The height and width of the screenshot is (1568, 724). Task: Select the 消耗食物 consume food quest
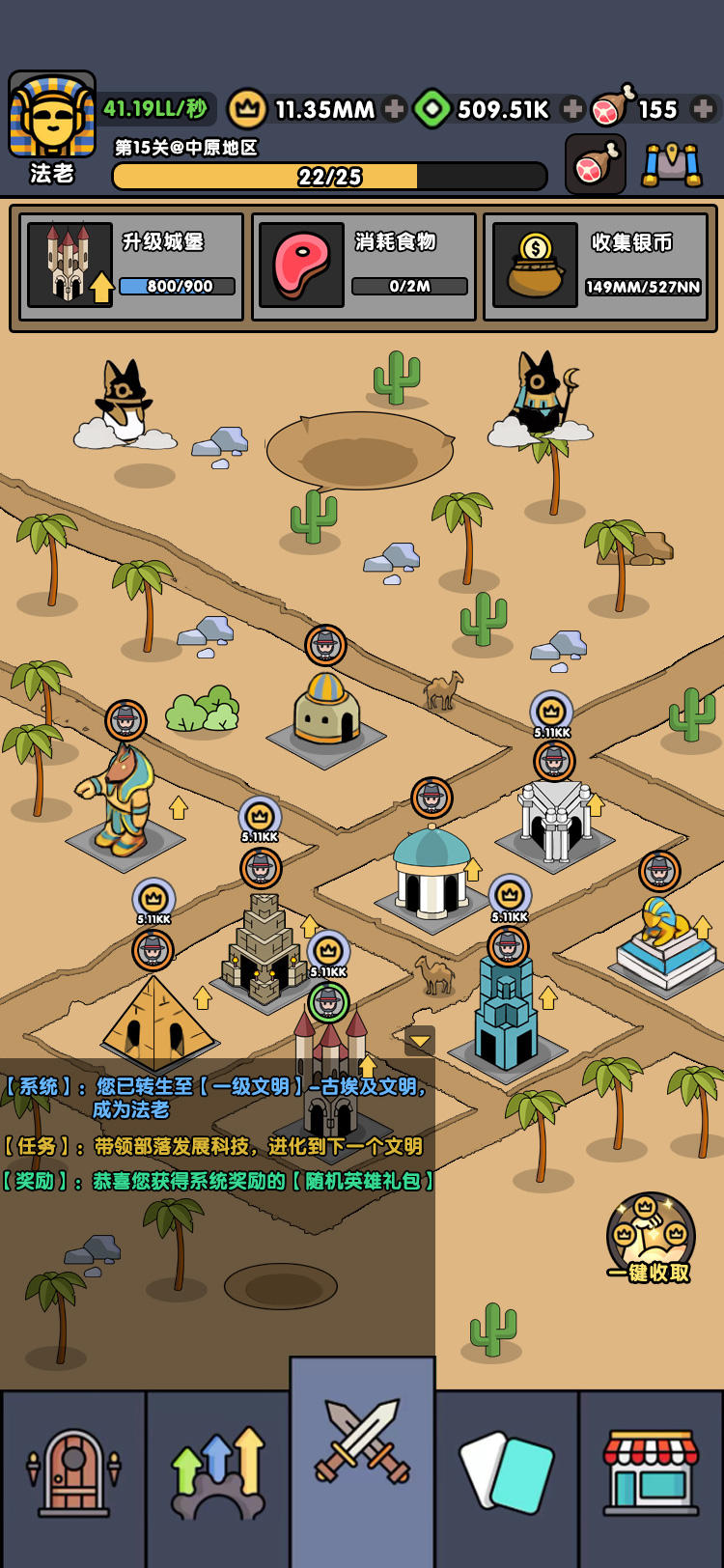point(364,266)
